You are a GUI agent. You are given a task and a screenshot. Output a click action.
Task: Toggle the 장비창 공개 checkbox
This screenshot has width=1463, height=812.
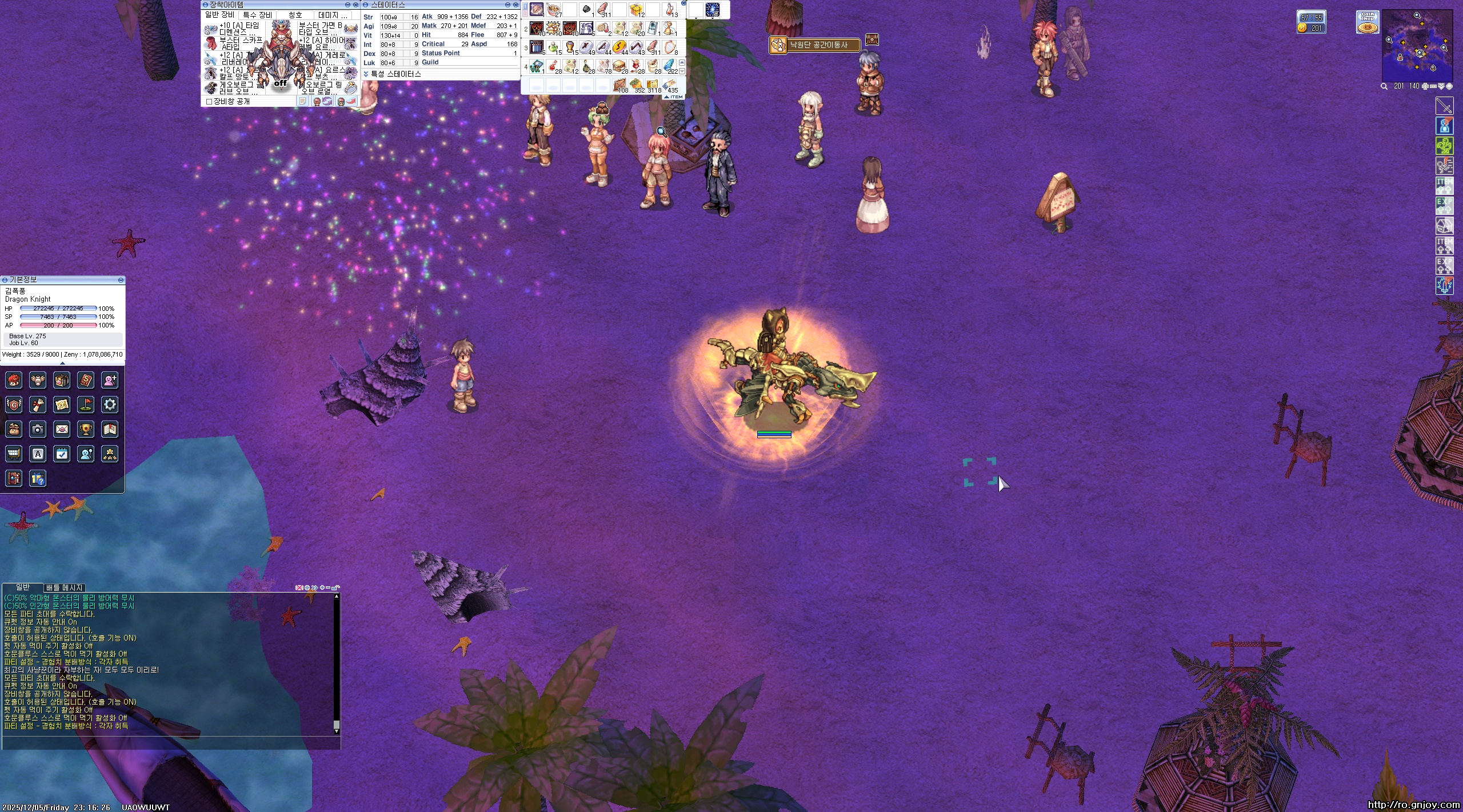click(209, 102)
